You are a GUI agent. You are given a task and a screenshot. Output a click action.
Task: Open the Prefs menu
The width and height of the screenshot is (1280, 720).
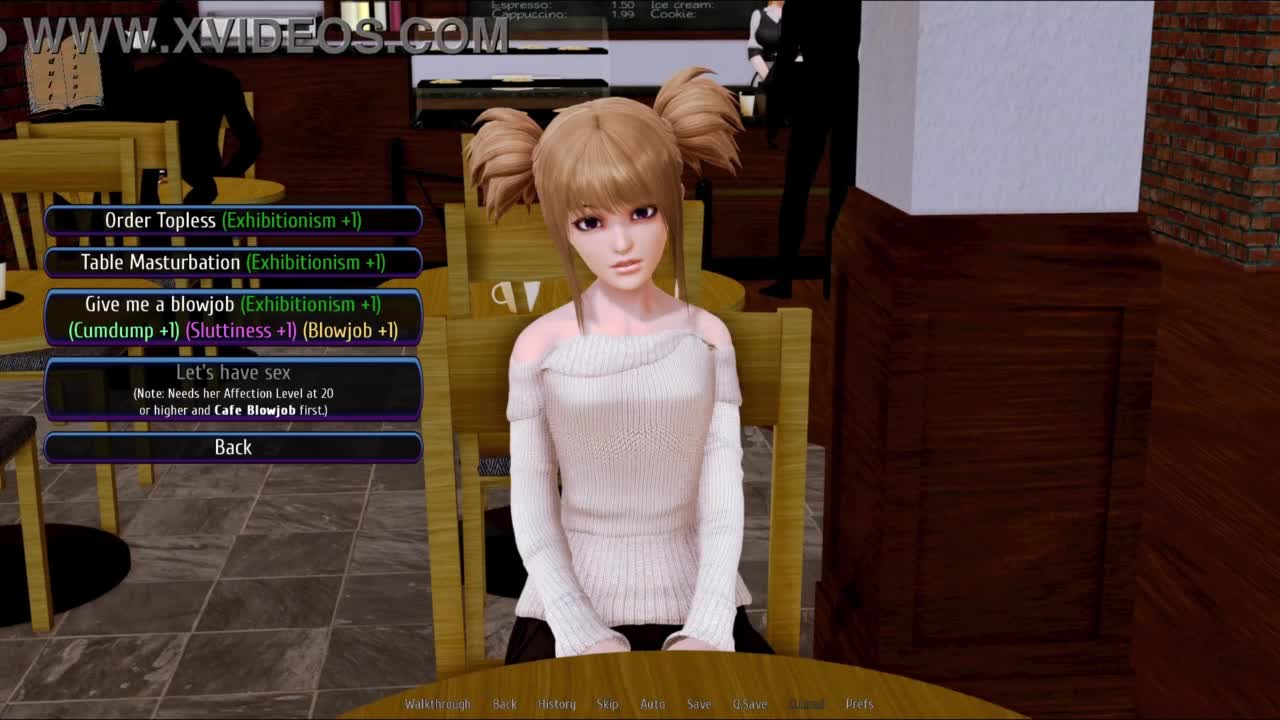pos(859,704)
